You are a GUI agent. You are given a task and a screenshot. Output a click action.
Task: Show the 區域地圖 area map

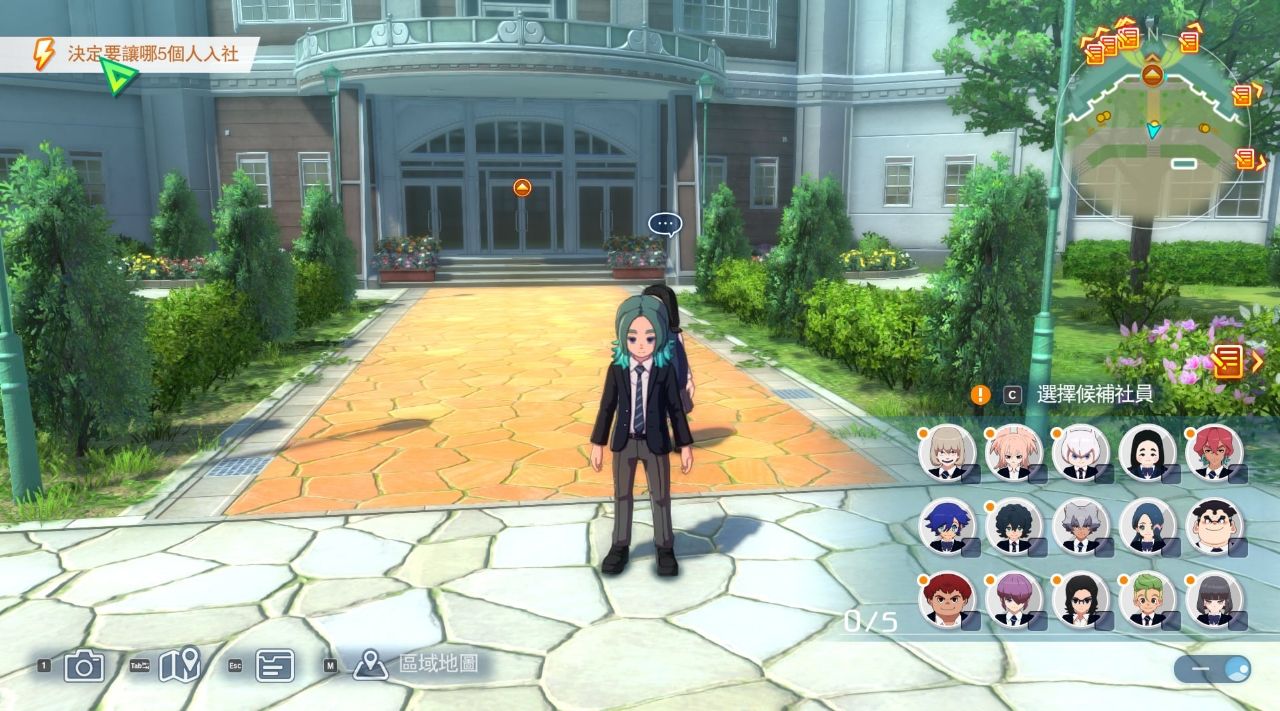(x=437, y=663)
